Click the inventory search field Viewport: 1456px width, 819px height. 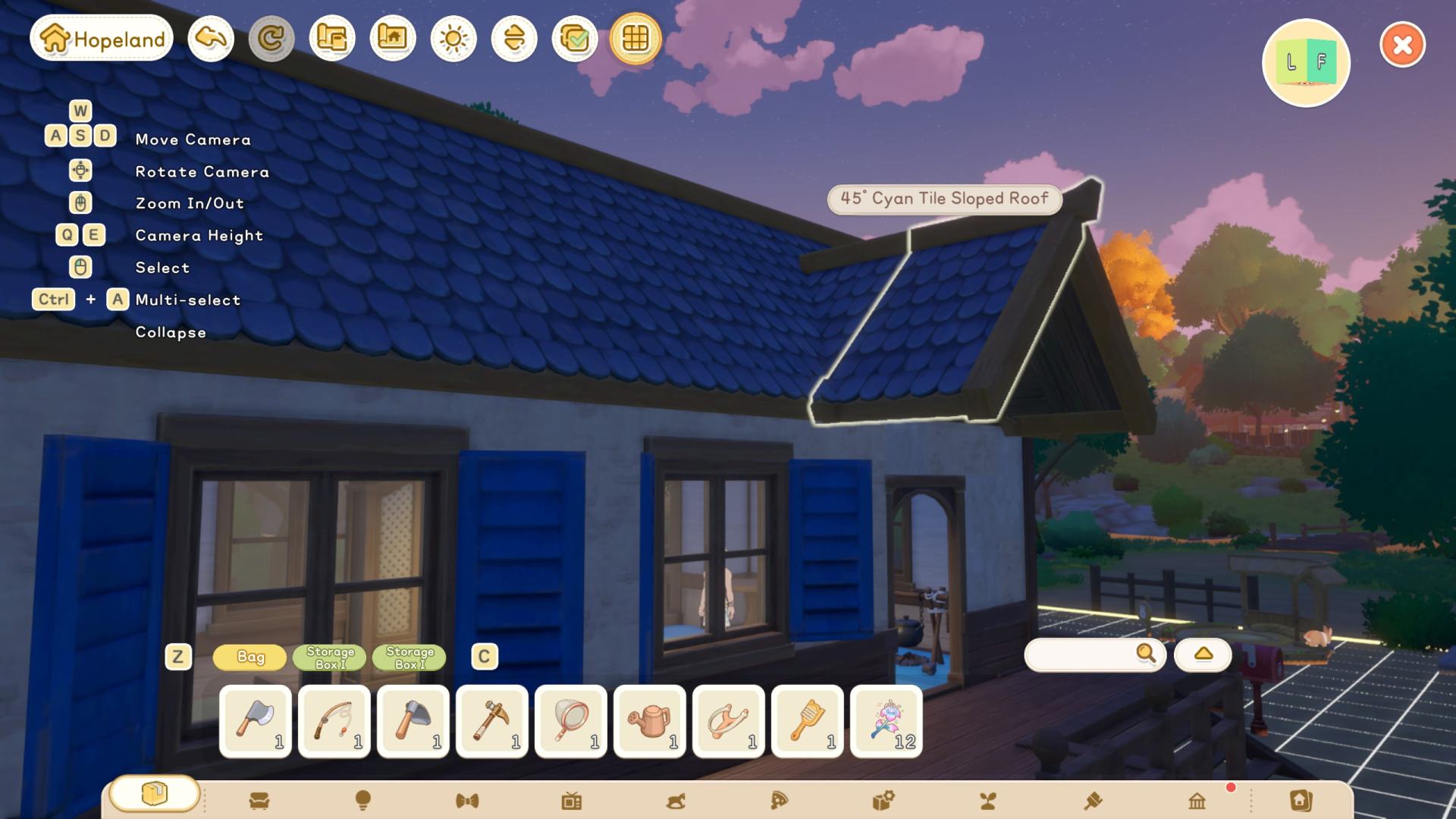(x=1083, y=654)
